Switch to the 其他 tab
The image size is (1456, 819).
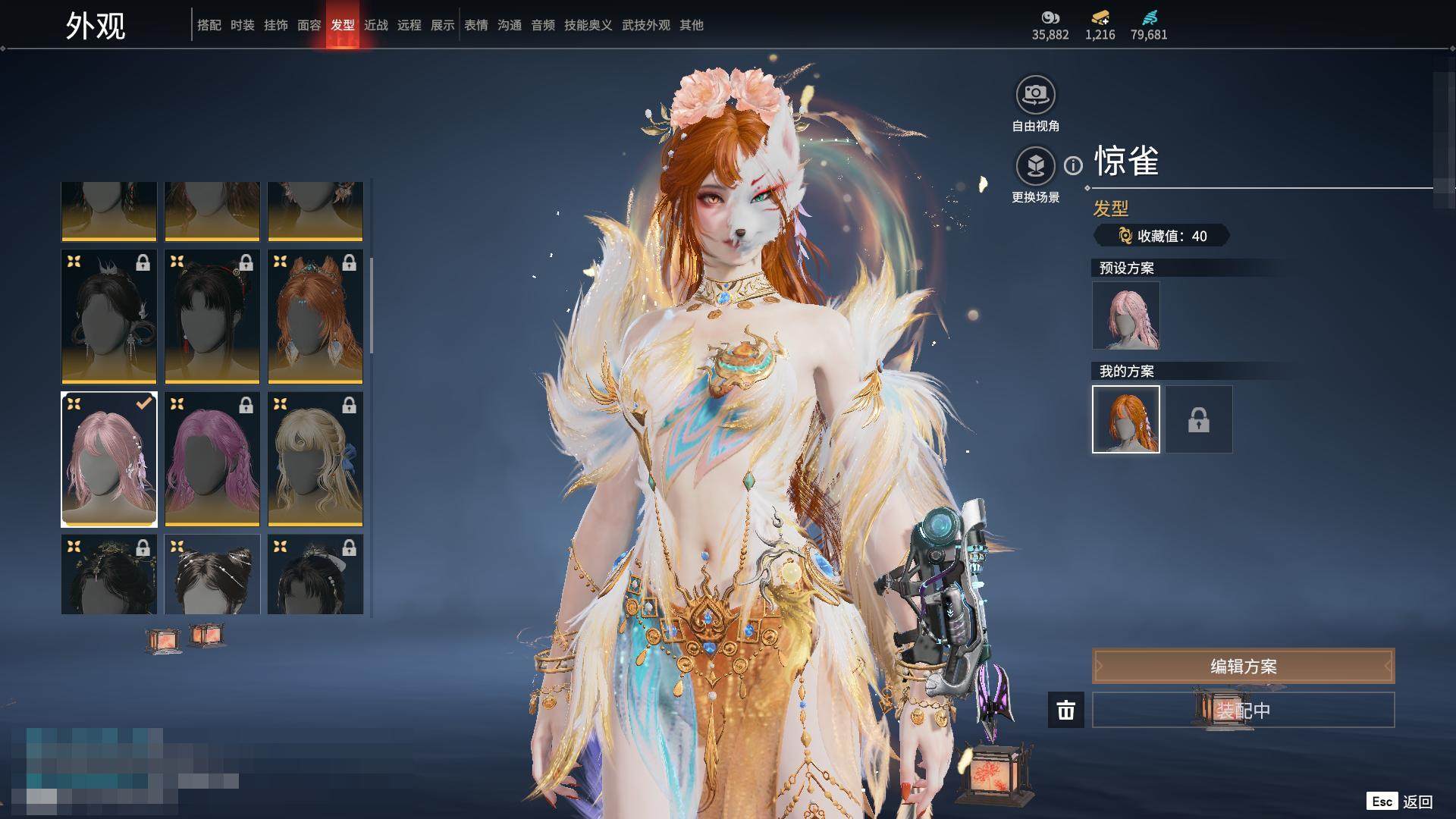(692, 25)
